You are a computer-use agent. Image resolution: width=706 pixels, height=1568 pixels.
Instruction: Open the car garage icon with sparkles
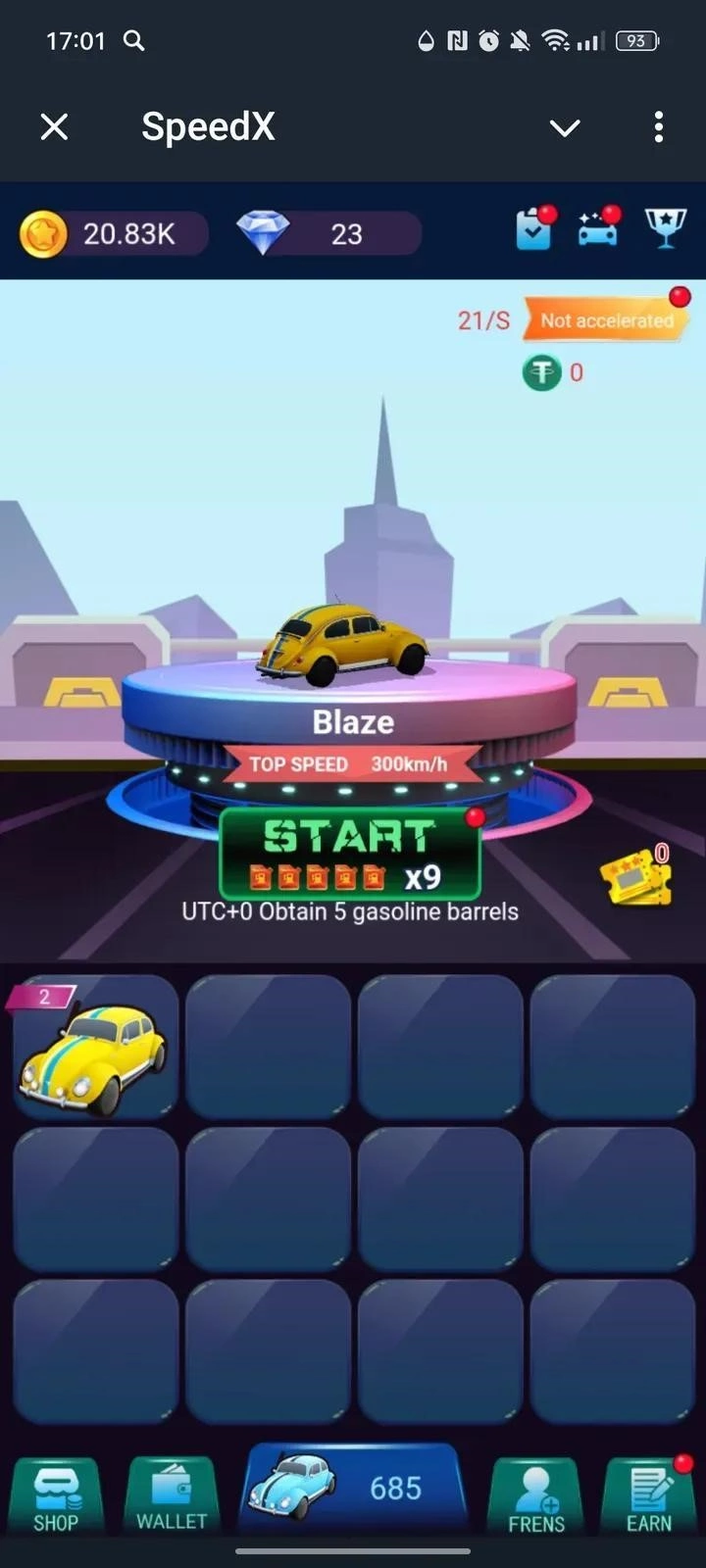[x=598, y=230]
